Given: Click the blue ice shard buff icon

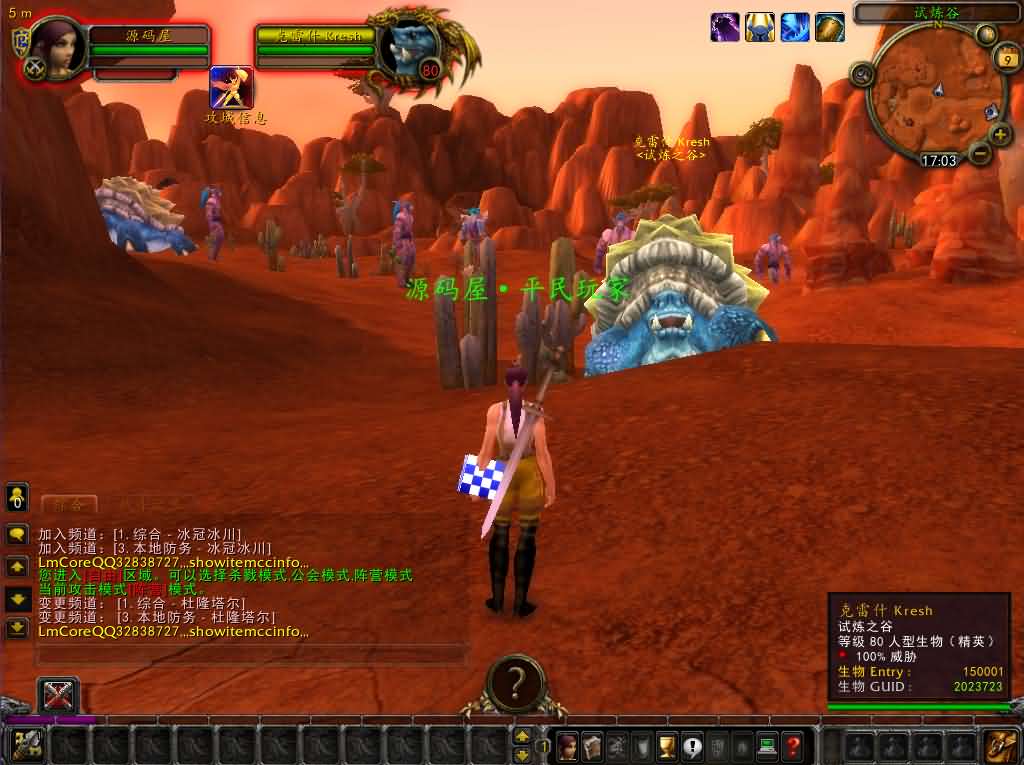Looking at the screenshot, I should pyautogui.click(x=795, y=27).
